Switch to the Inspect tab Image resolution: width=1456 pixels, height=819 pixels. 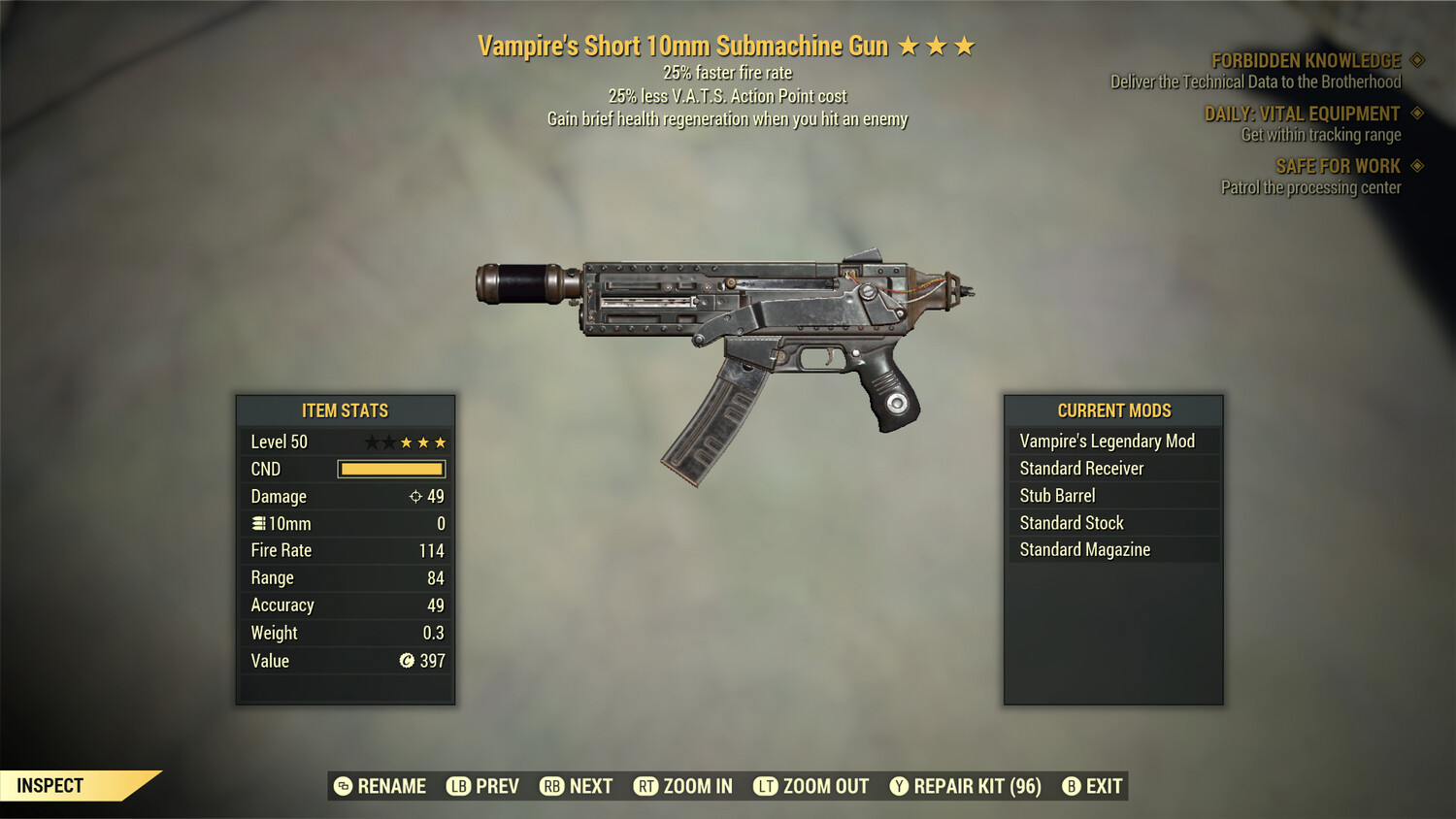[x=50, y=785]
